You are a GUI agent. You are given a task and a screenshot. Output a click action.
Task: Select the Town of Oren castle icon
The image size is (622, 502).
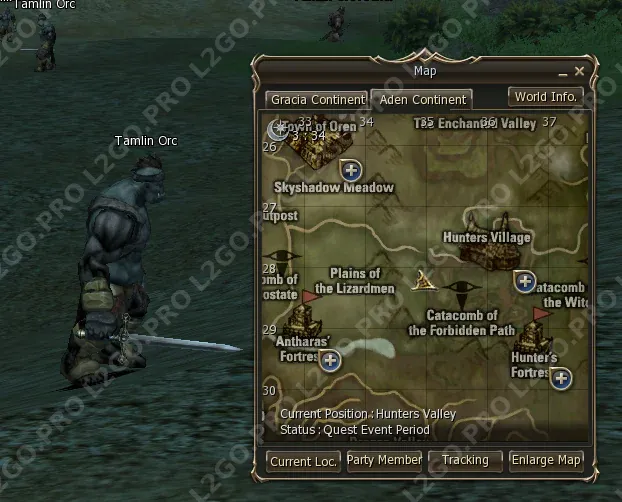[313, 148]
